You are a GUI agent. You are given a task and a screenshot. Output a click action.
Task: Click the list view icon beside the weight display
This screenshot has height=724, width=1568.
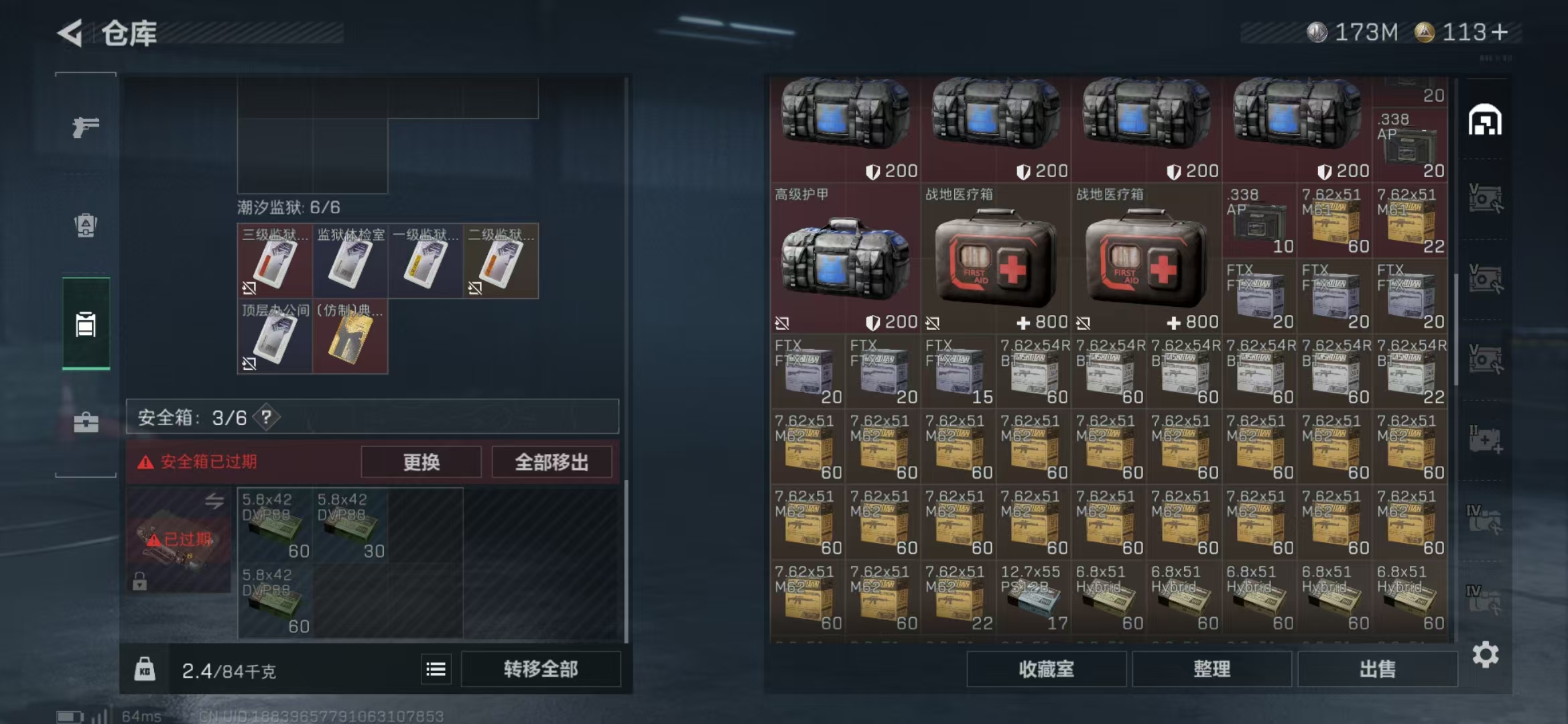pyautogui.click(x=436, y=668)
